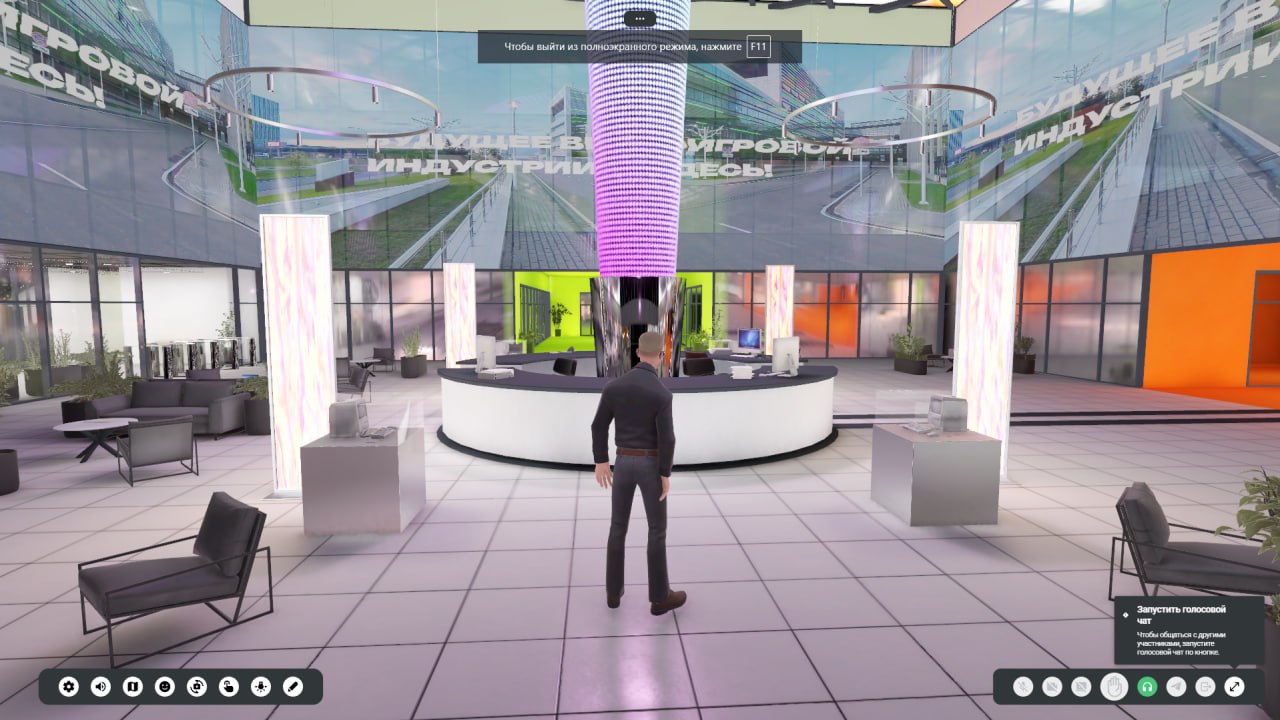
Task: Toggle the spotlight lamp button
Action: click(261, 687)
